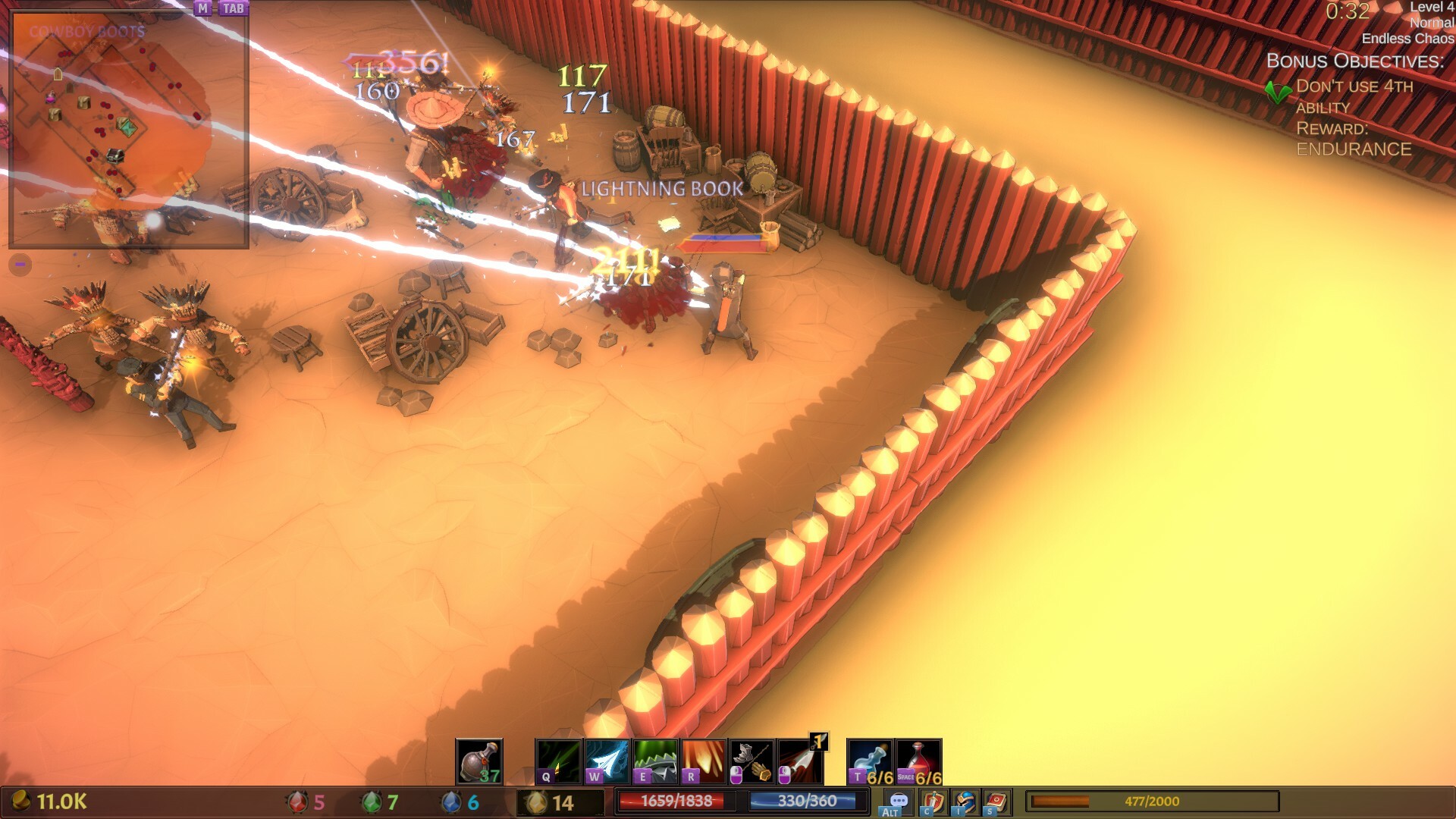Activate the fiery rain R ability
The height and width of the screenshot is (819, 1456).
(x=704, y=761)
